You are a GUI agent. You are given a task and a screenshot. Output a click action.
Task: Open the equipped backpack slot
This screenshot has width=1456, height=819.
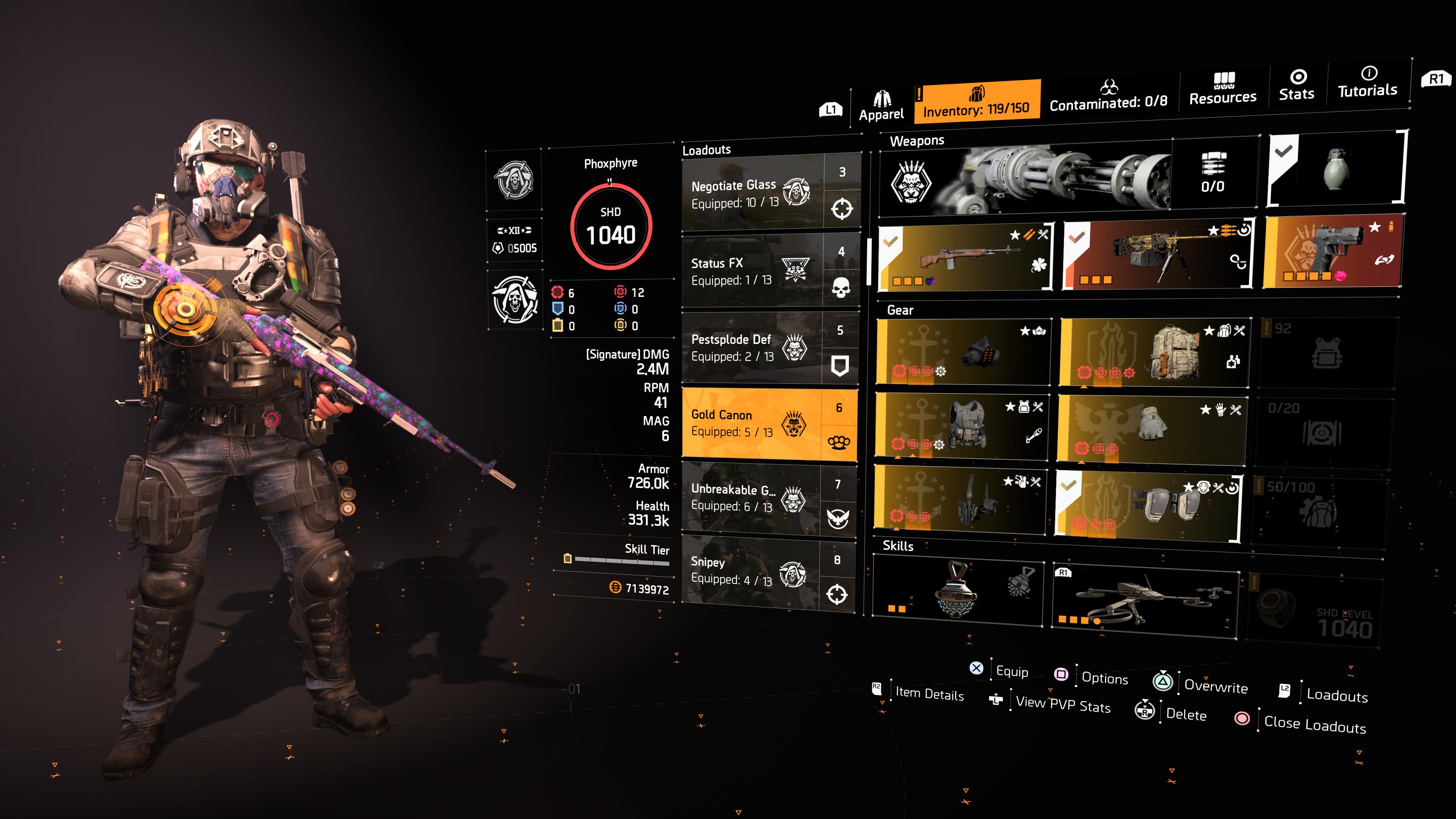point(1153,353)
